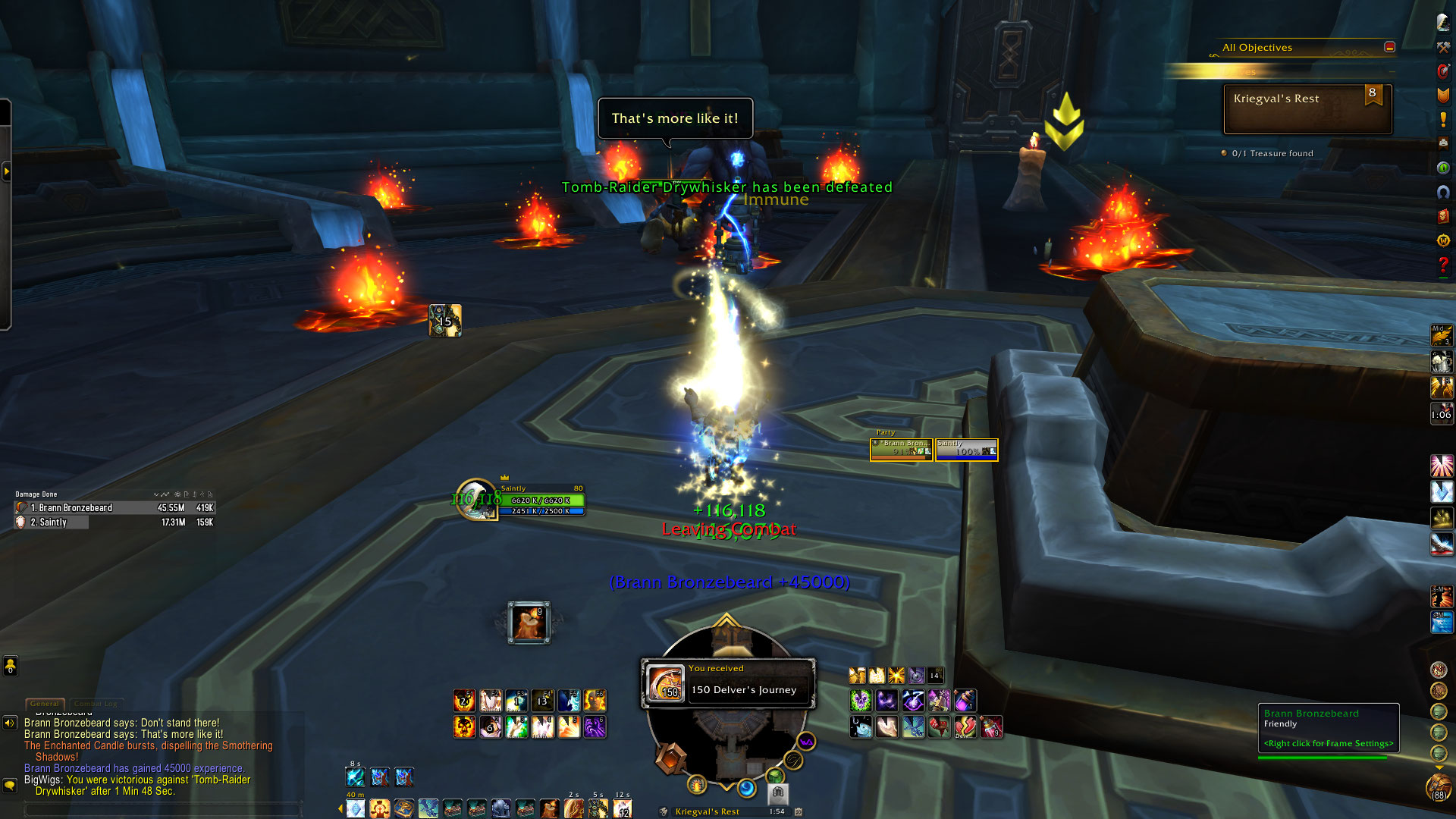Image resolution: width=1456 pixels, height=819 pixels.
Task: Click the orange gem minimap button
Action: 671,758
